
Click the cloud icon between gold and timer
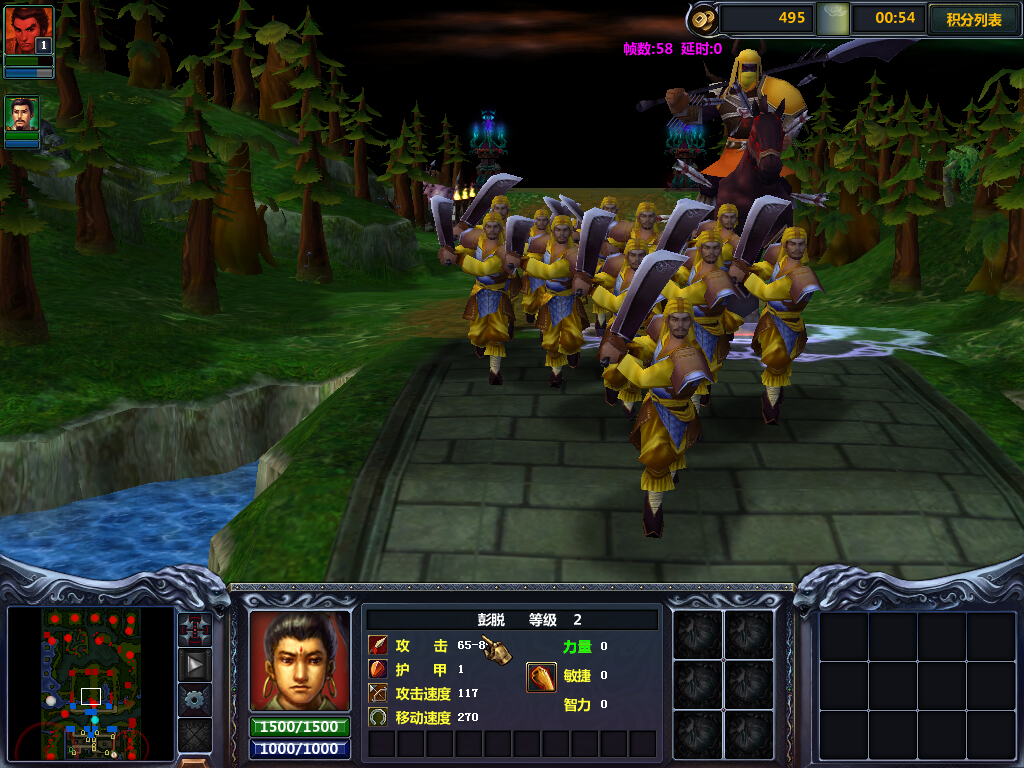[x=832, y=18]
